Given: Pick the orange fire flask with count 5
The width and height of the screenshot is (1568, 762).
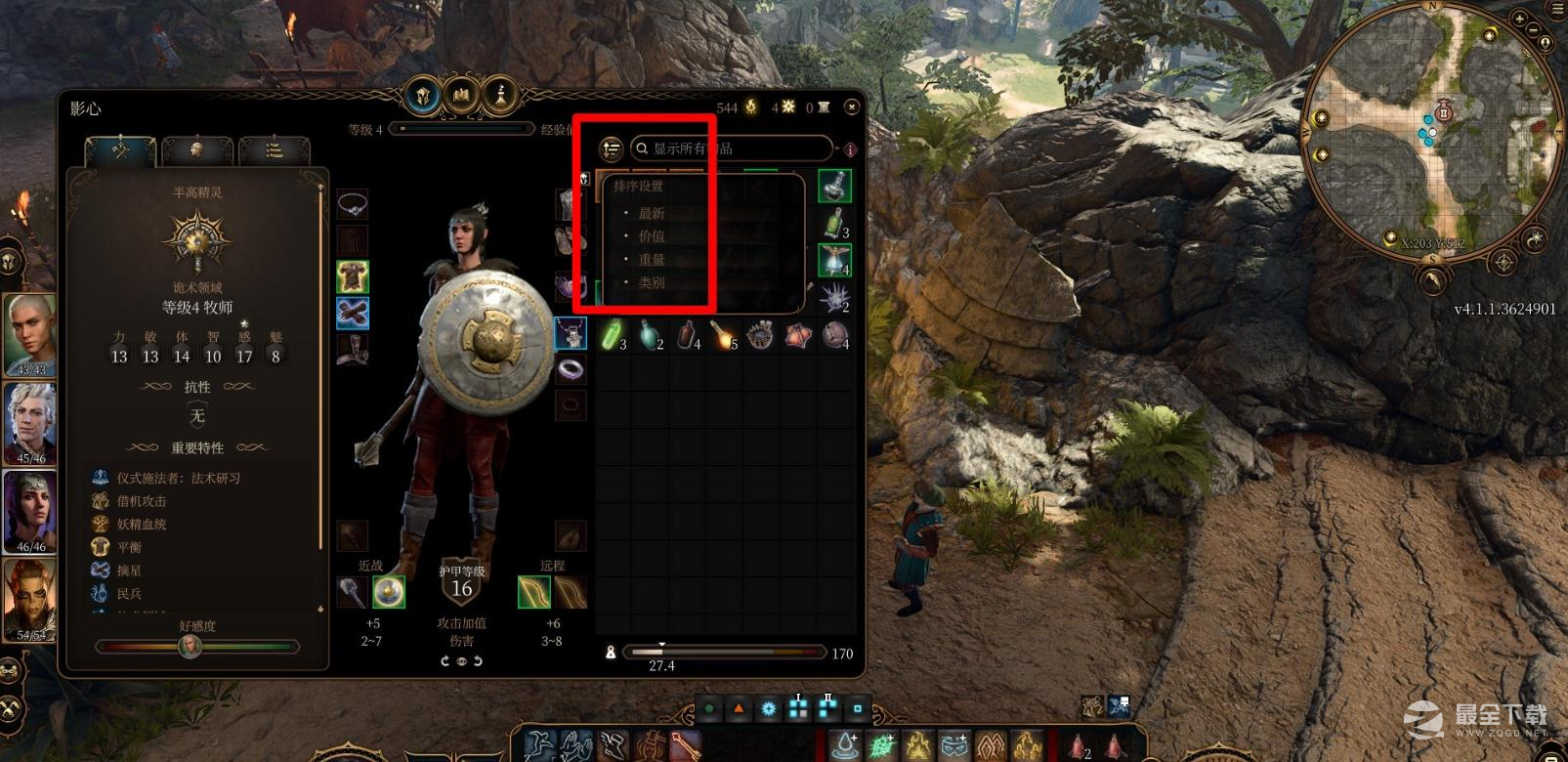Looking at the screenshot, I should click(723, 335).
